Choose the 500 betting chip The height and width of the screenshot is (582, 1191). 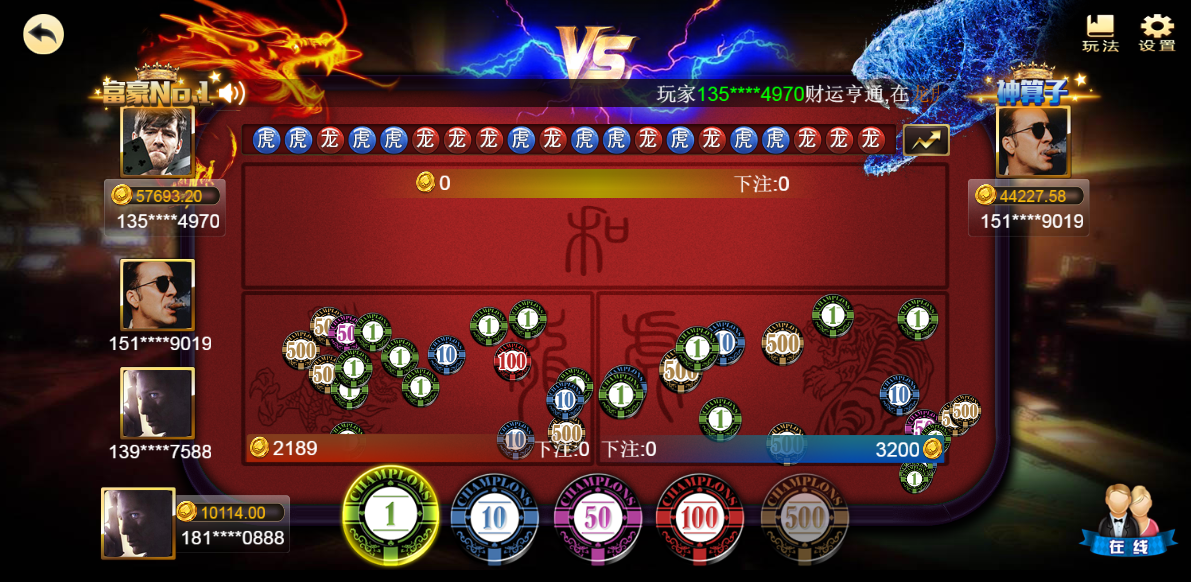point(804,518)
